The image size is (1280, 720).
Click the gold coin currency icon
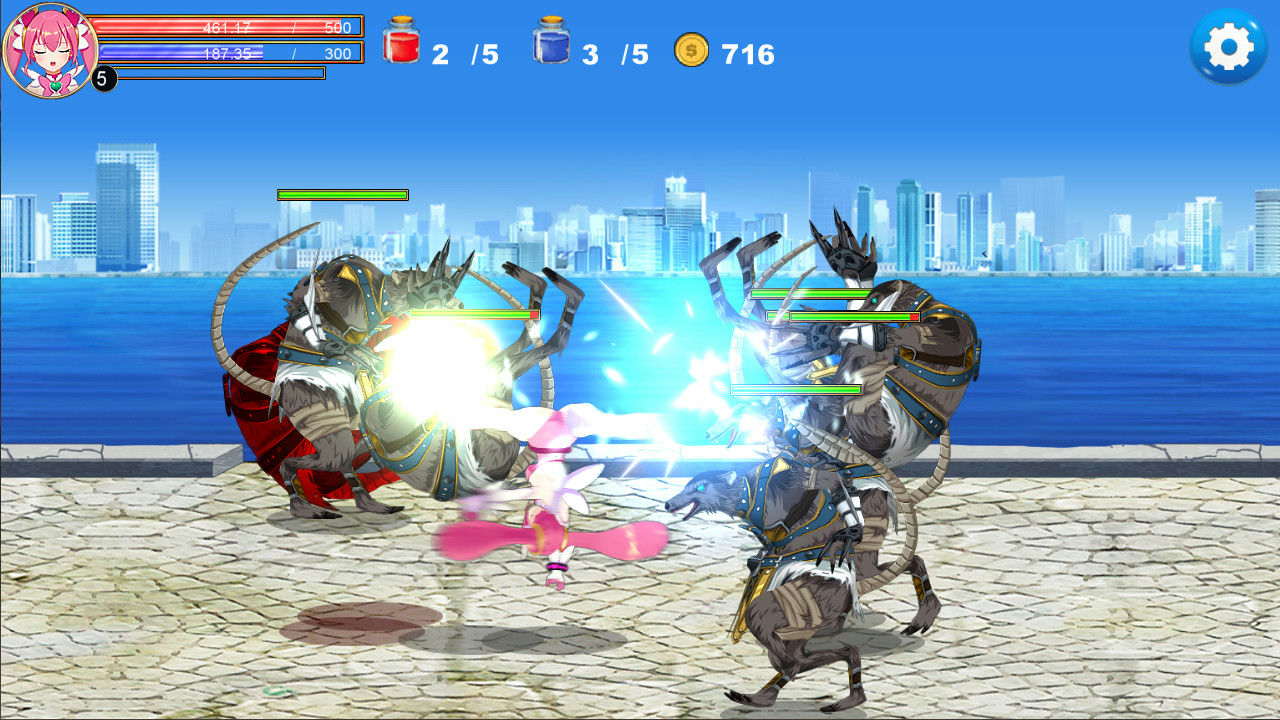coord(691,48)
